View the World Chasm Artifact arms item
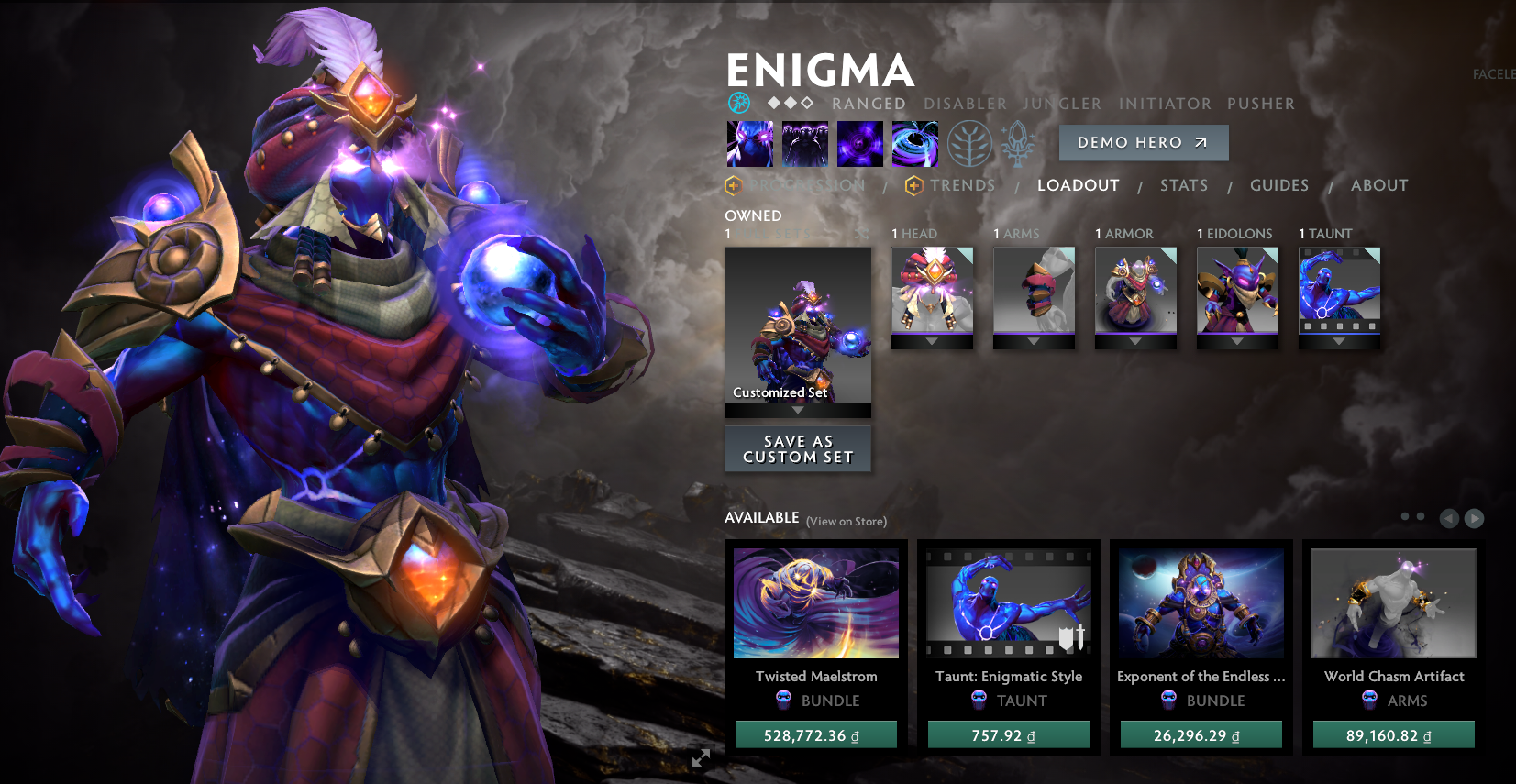This screenshot has width=1516, height=784. pyautogui.click(x=1393, y=603)
